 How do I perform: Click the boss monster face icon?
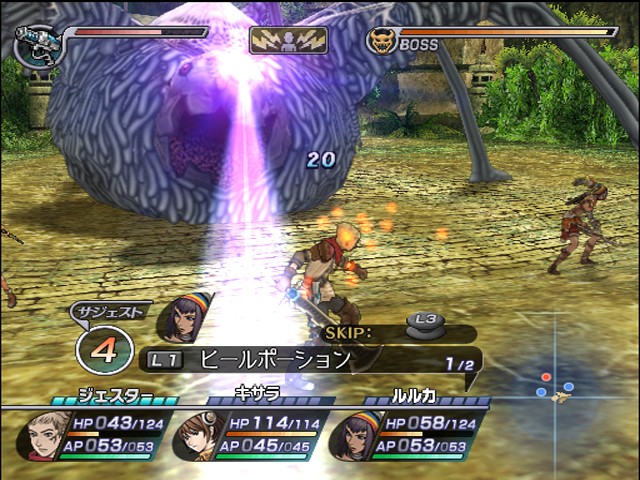[x=381, y=41]
